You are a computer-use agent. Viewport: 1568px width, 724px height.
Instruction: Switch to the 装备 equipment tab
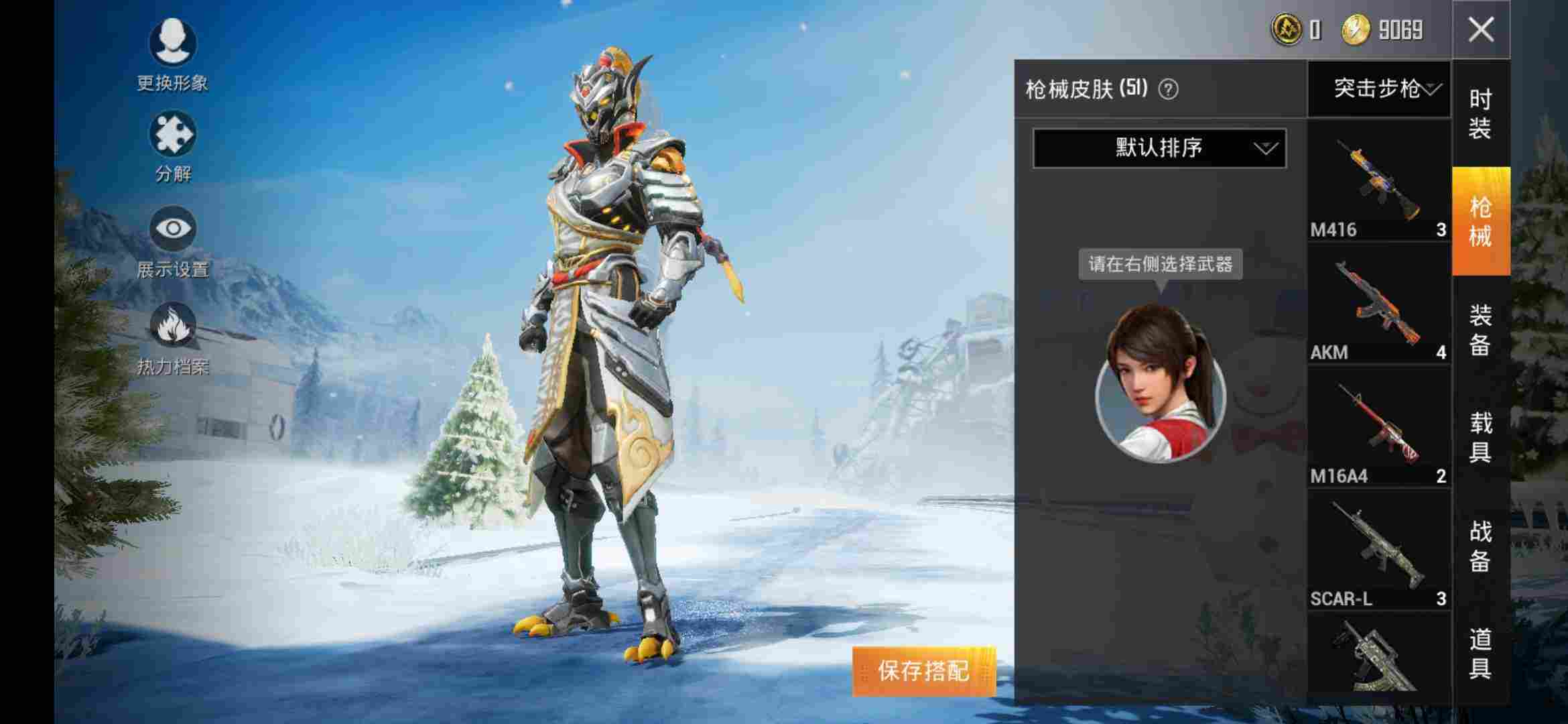(x=1480, y=330)
